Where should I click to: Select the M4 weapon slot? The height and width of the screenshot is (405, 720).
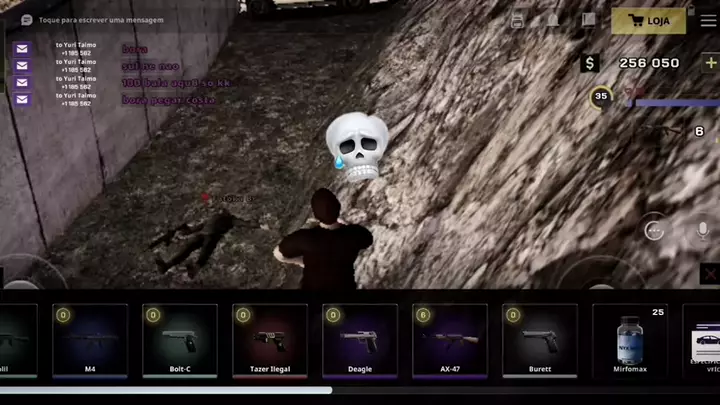(x=90, y=341)
